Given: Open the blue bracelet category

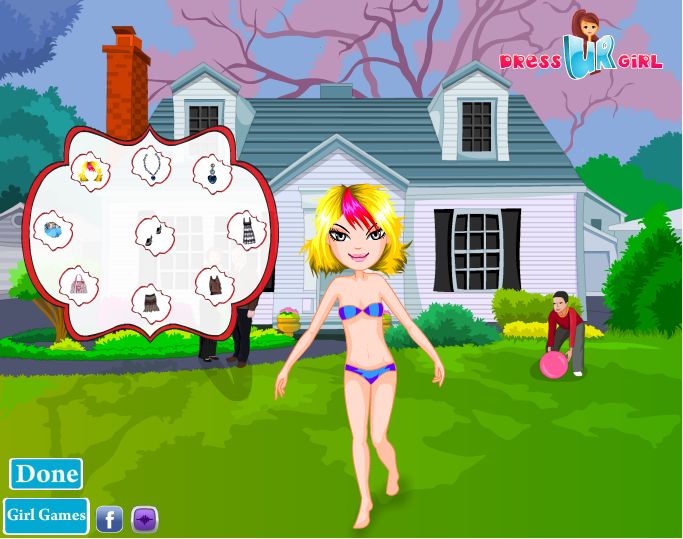Looking at the screenshot, I should 52,231.
